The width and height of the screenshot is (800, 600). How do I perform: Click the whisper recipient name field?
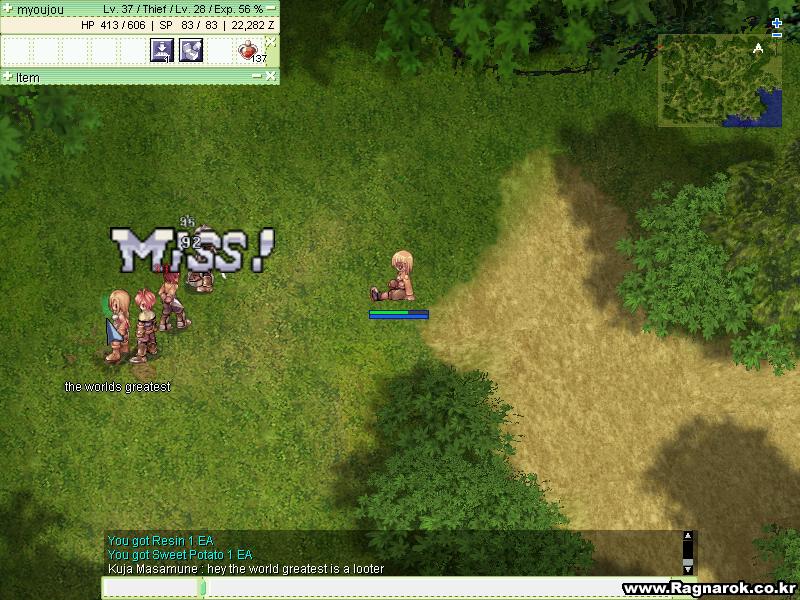pos(151,588)
